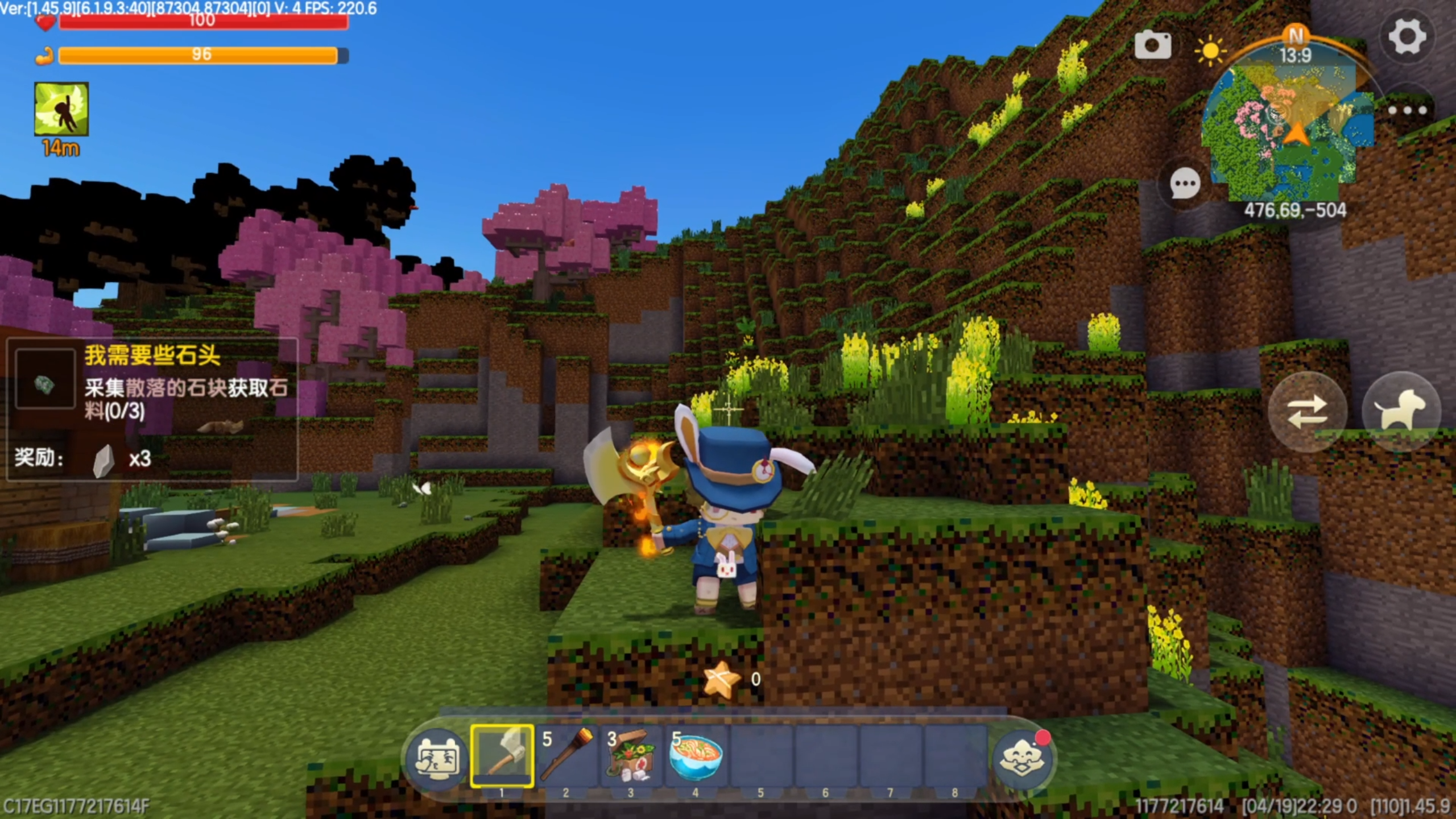Image resolution: width=1456 pixels, height=819 pixels.
Task: Select the stone axe hotbar slot
Action: (502, 756)
